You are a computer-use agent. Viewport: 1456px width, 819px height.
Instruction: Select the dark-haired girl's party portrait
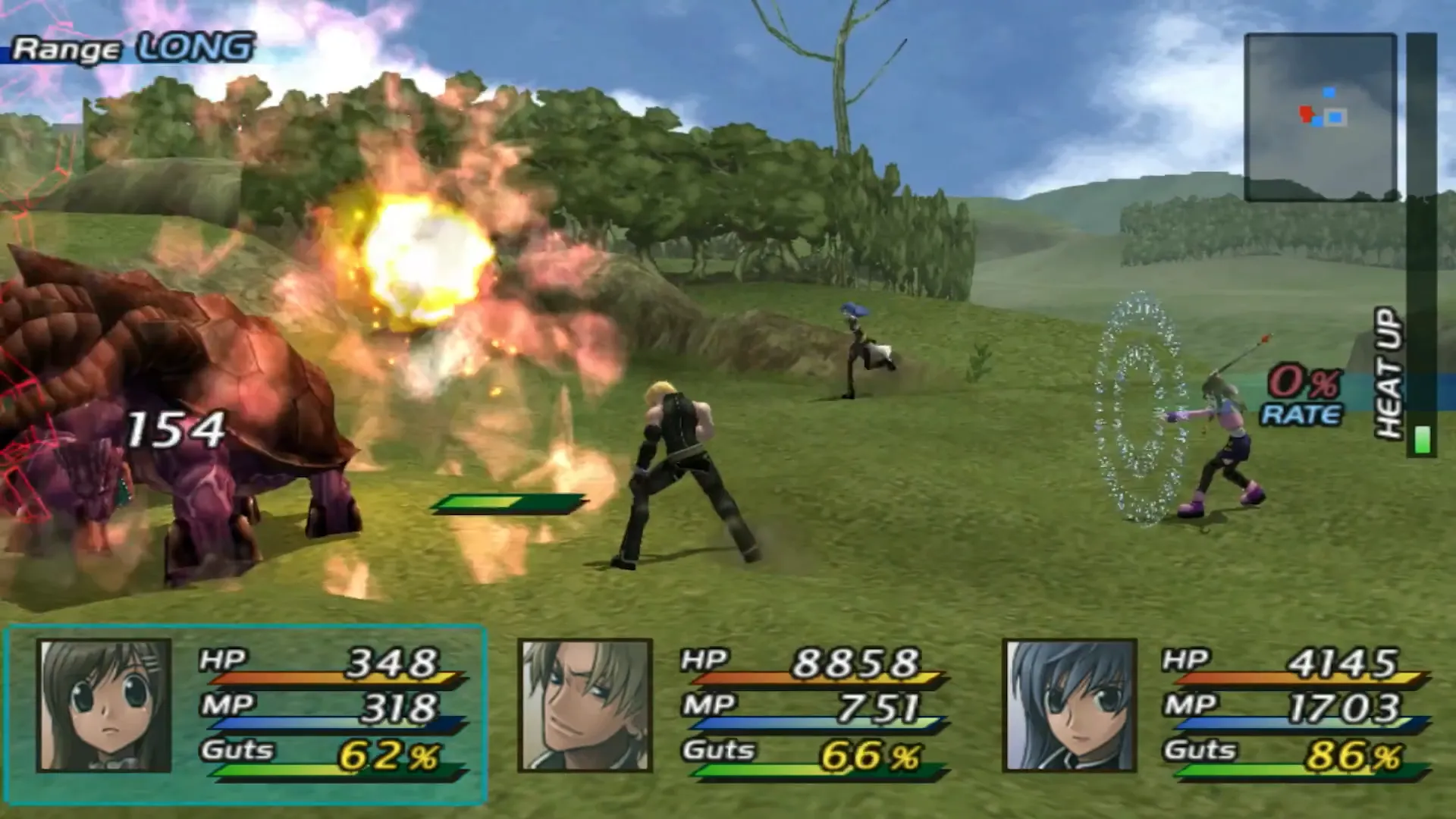coord(105,705)
